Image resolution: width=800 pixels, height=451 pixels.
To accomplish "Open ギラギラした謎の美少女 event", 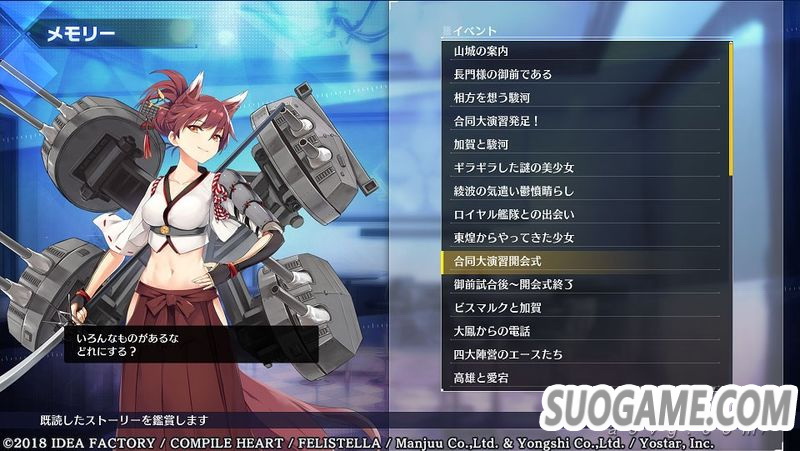I will tap(580, 167).
